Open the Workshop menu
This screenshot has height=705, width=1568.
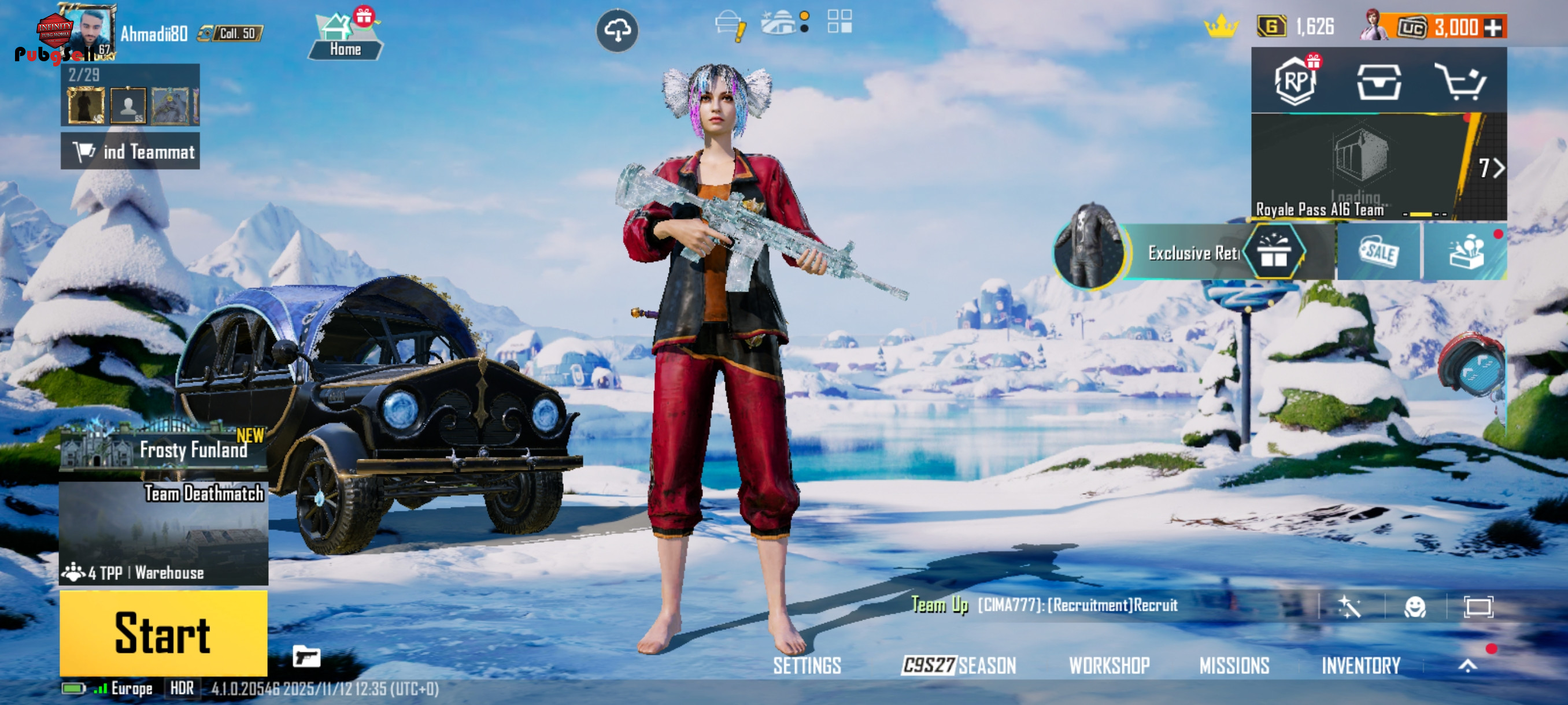(1109, 666)
